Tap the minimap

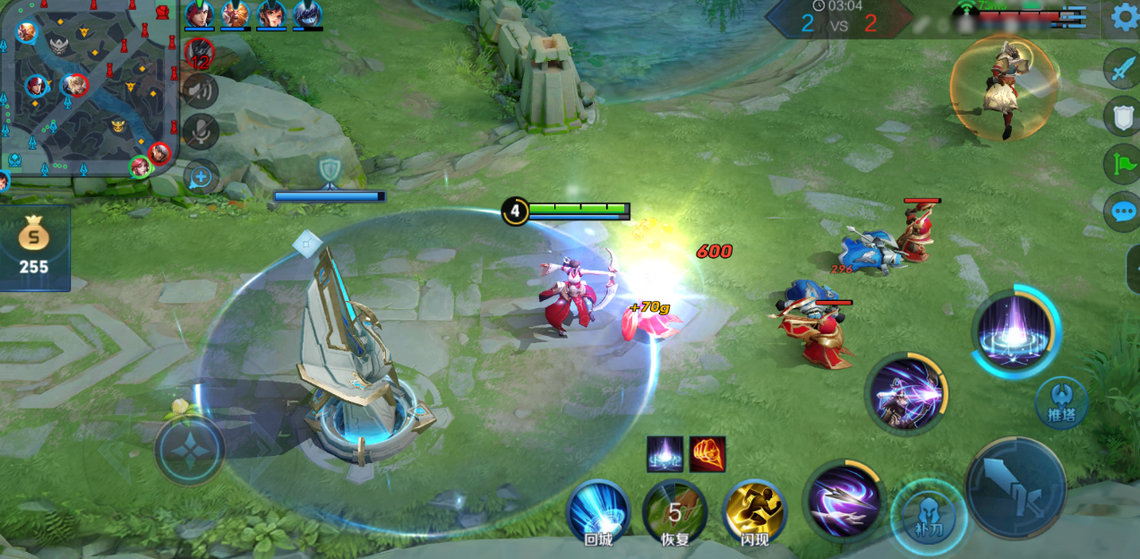pos(88,88)
